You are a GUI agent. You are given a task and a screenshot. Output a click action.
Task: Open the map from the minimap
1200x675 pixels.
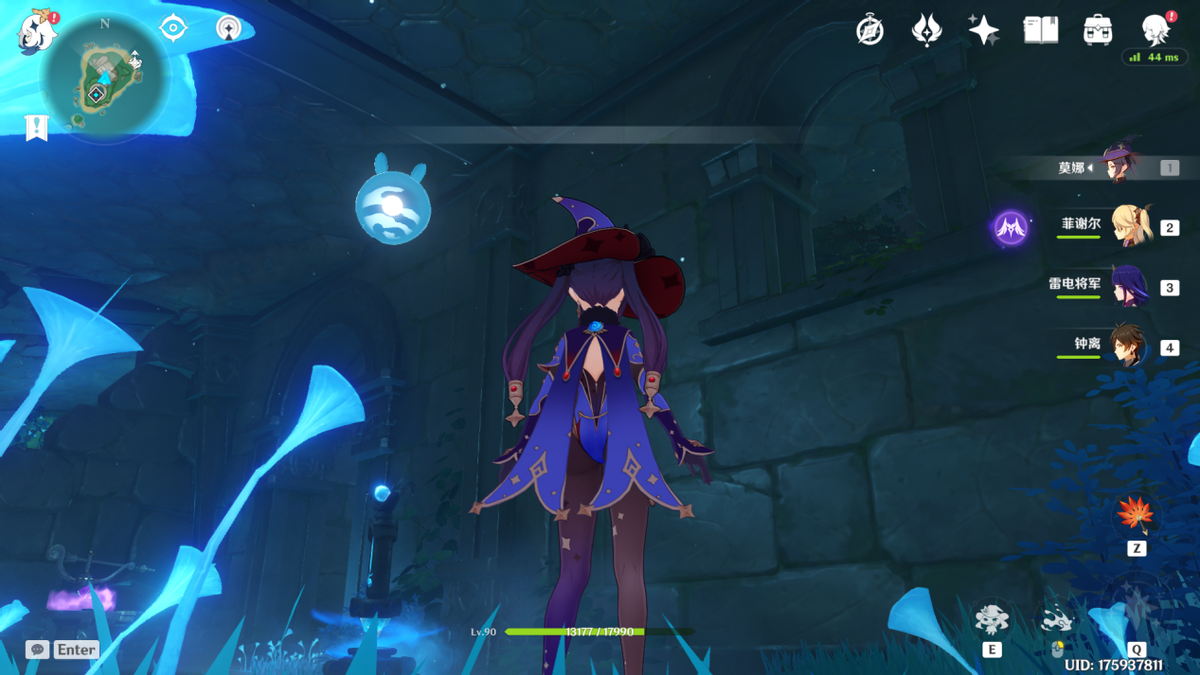coord(103,79)
